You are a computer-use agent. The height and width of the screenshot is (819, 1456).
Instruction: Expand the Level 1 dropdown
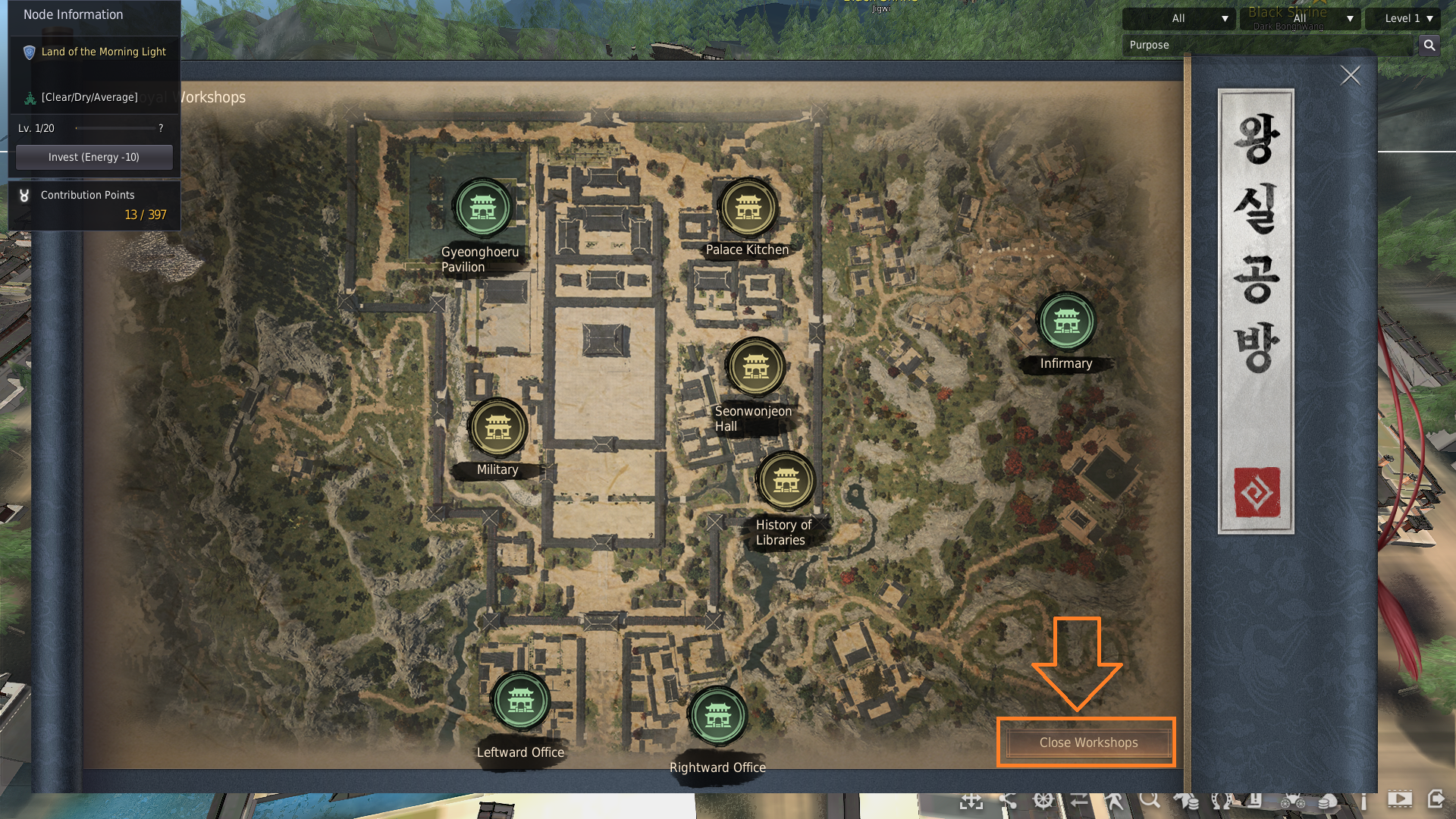(1402, 18)
